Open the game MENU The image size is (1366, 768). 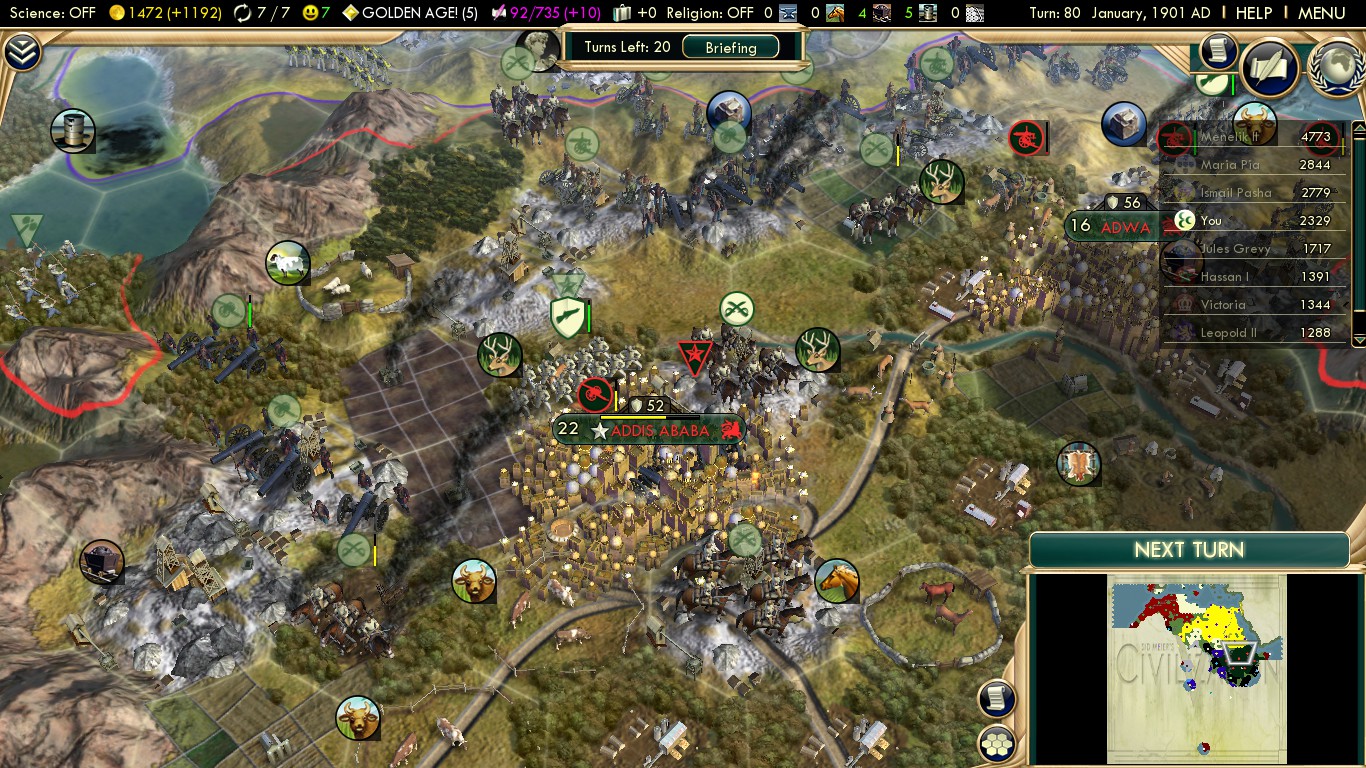[1321, 13]
